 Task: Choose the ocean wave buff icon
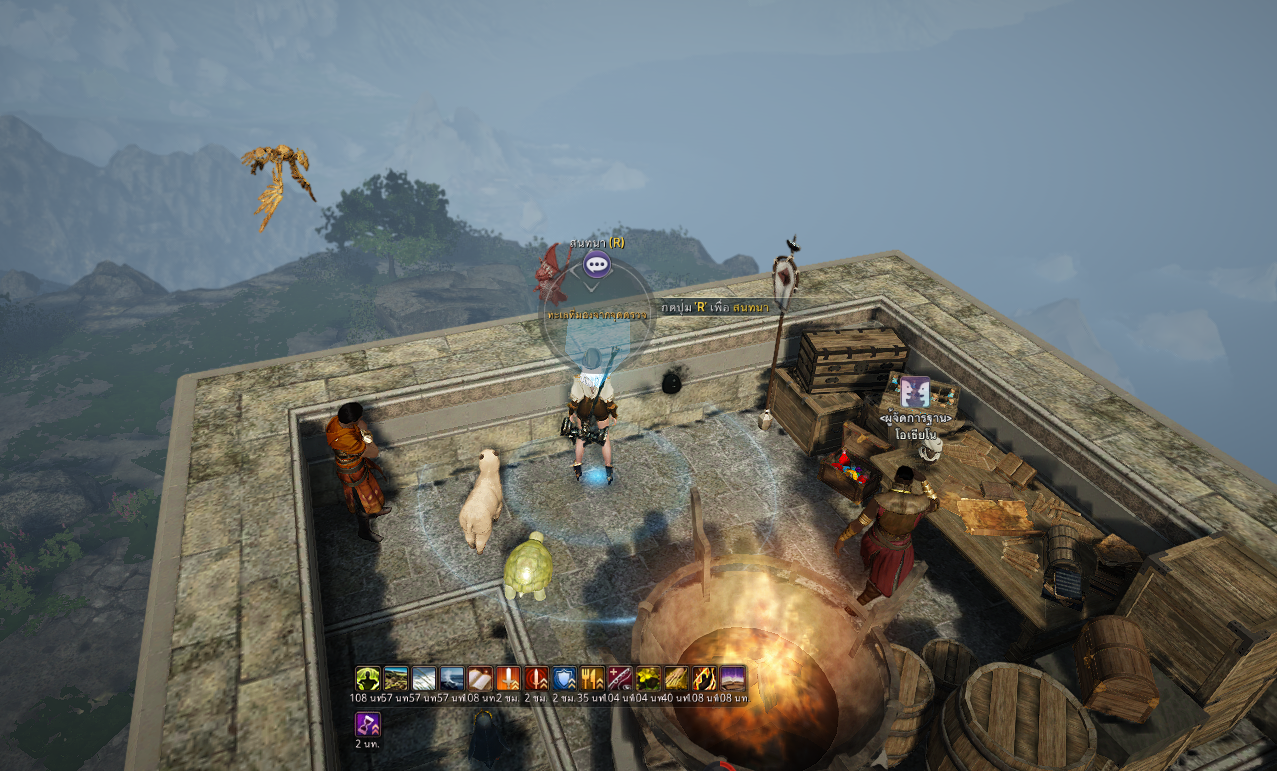[x=452, y=679]
